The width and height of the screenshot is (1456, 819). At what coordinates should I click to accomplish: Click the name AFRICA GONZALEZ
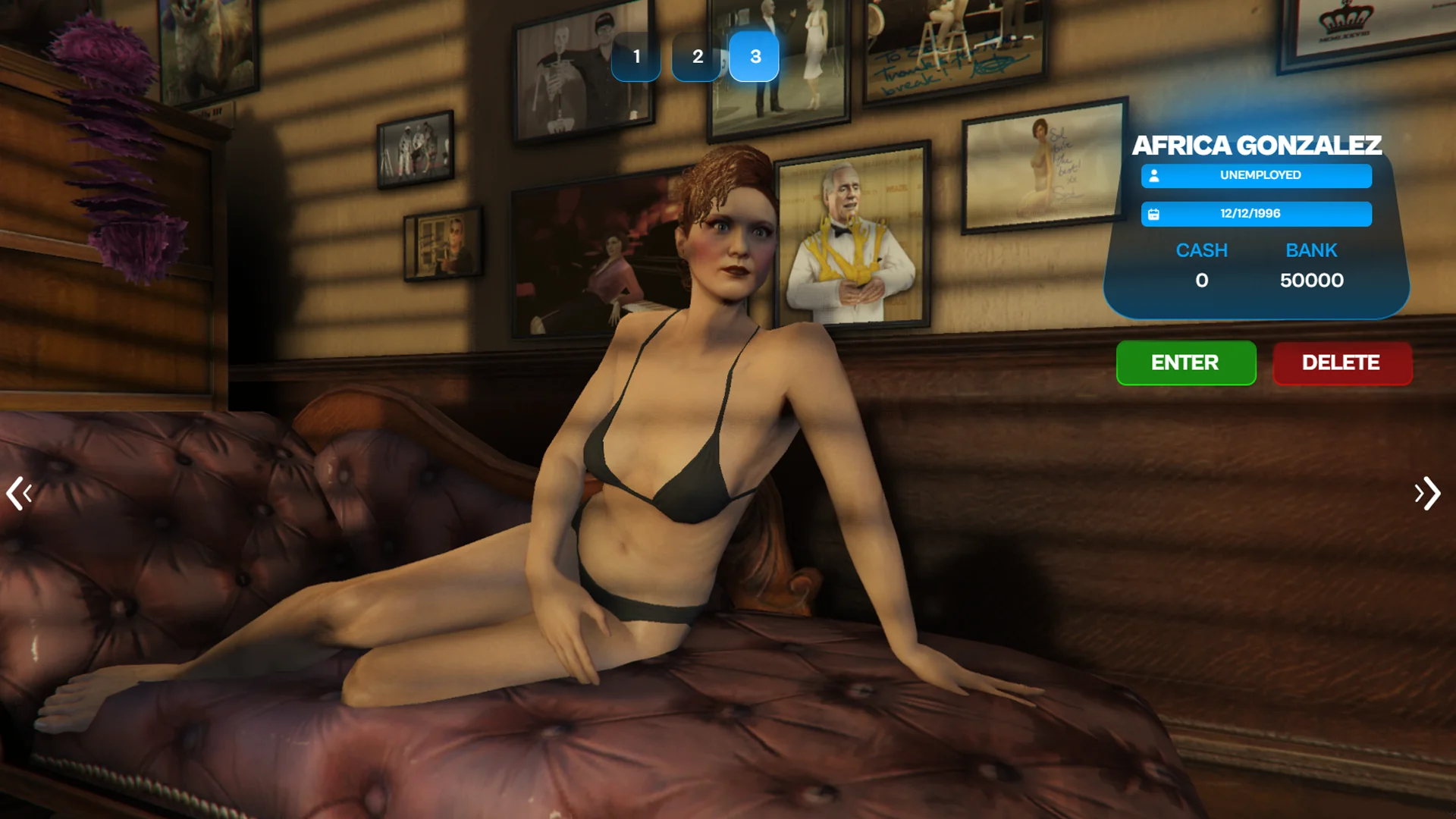[x=1257, y=146]
